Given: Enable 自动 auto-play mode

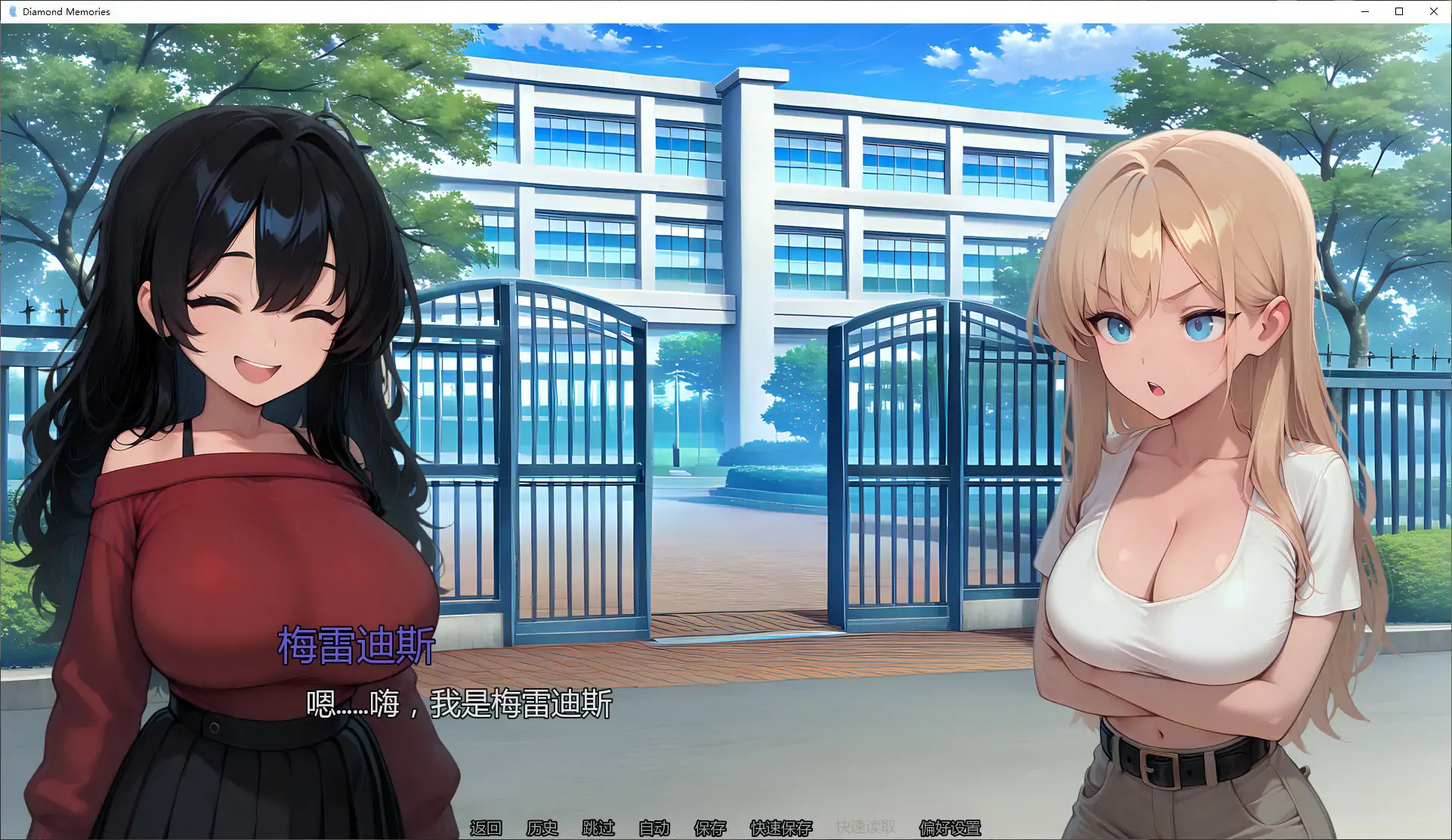Looking at the screenshot, I should coord(654,828).
